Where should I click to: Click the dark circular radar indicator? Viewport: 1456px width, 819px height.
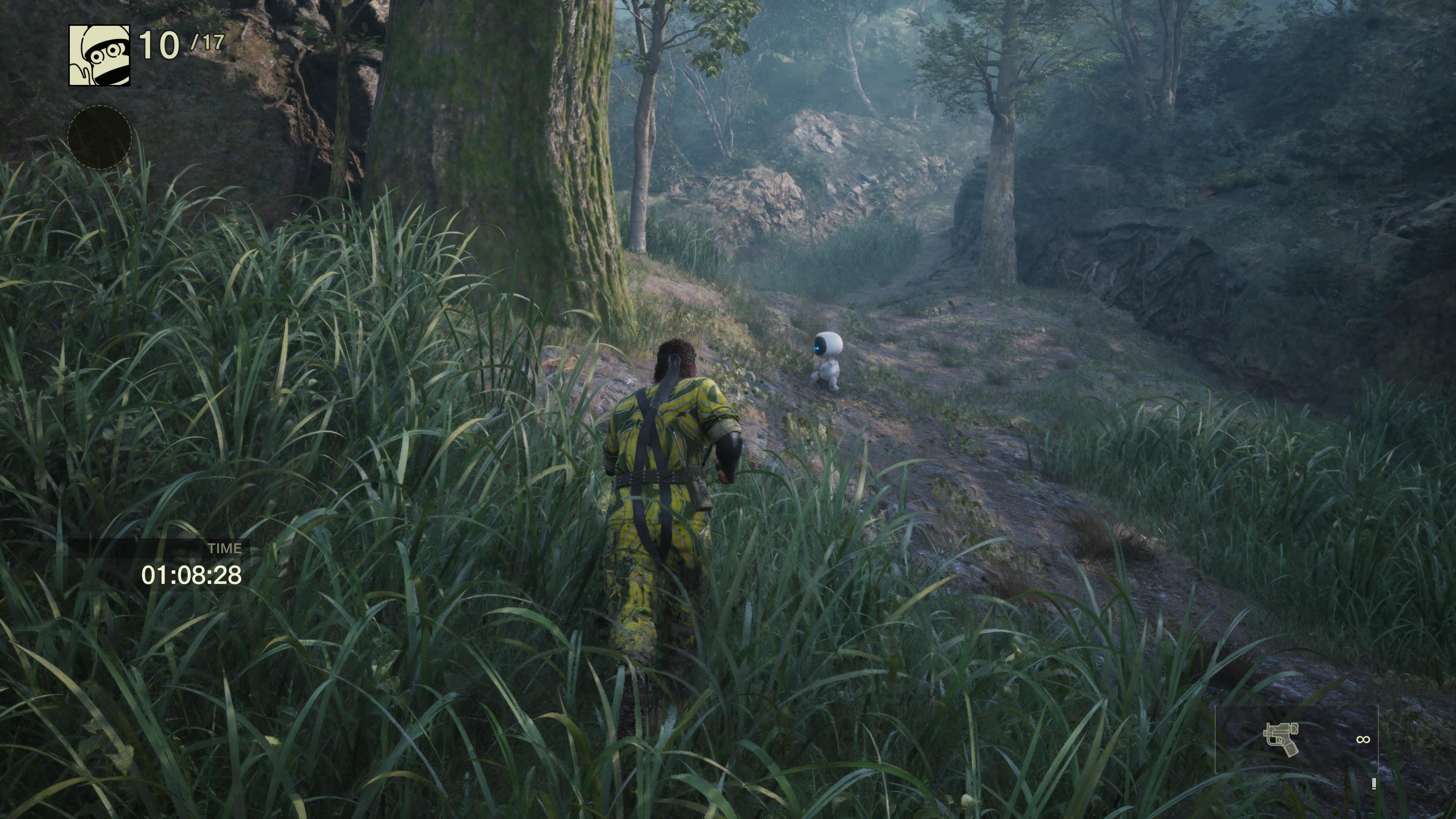[x=100, y=137]
